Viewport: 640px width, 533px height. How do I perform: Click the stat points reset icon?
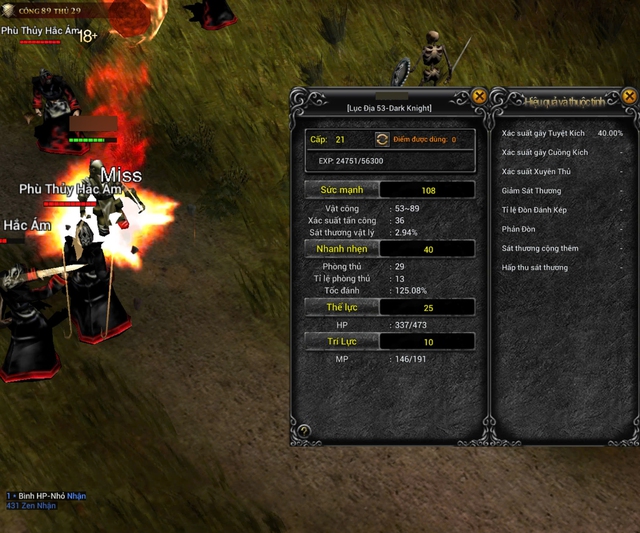pos(381,140)
